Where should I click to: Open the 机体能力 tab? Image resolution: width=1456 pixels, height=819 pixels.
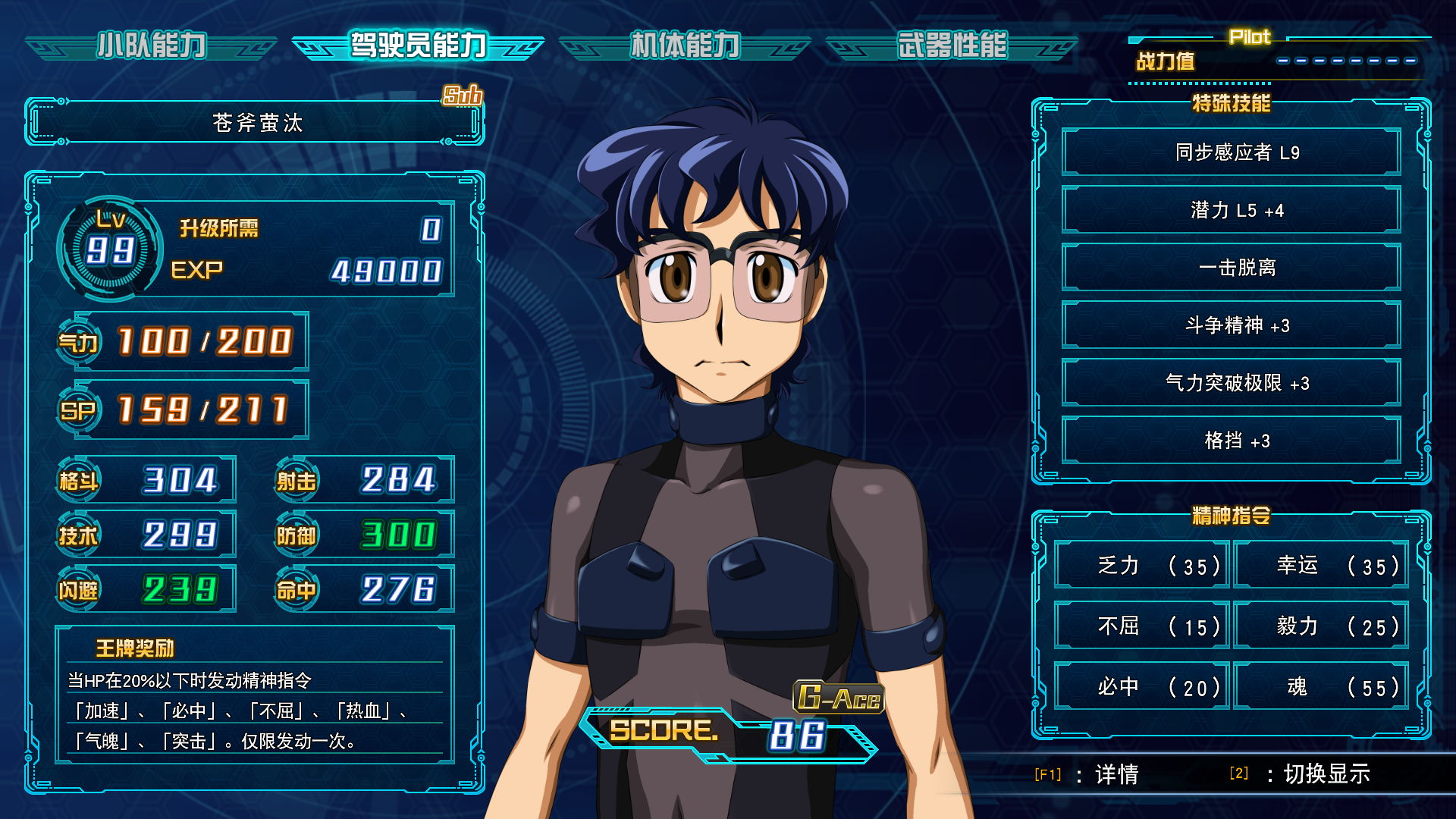685,46
